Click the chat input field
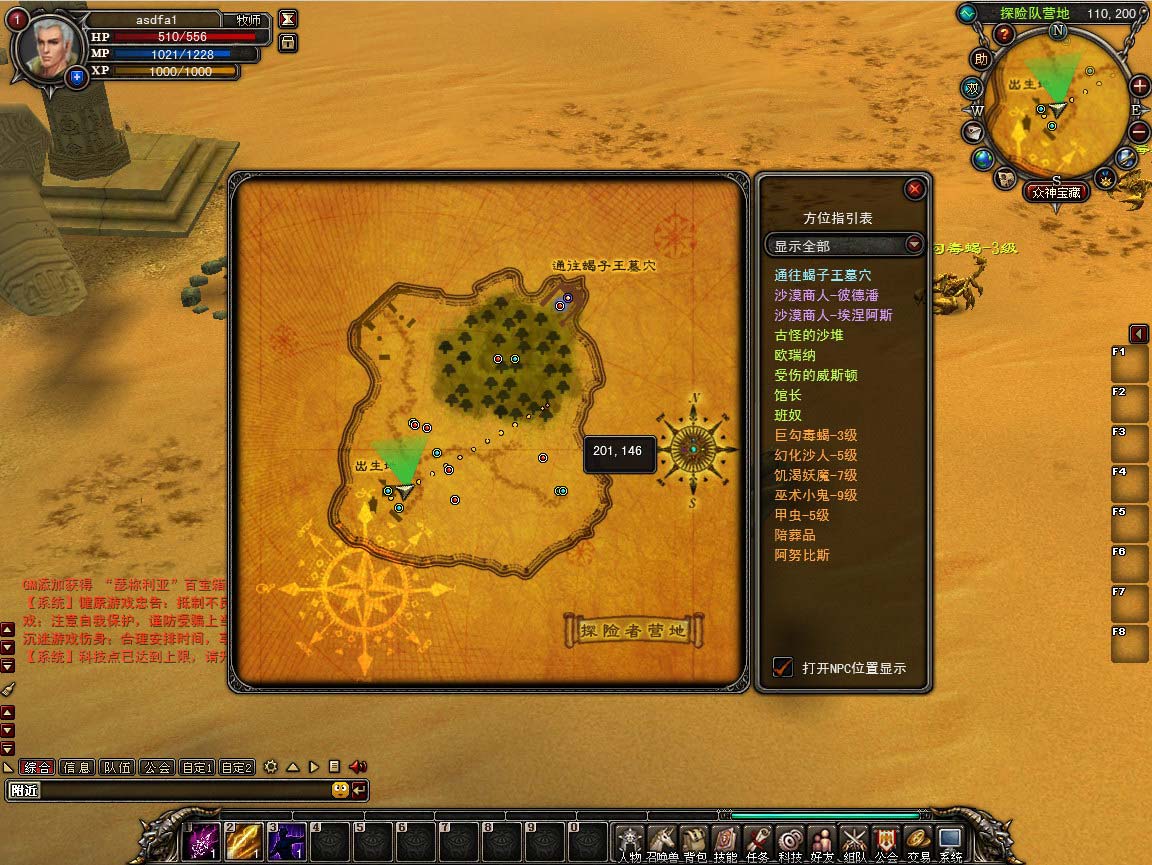The width and height of the screenshot is (1152, 865). click(170, 790)
